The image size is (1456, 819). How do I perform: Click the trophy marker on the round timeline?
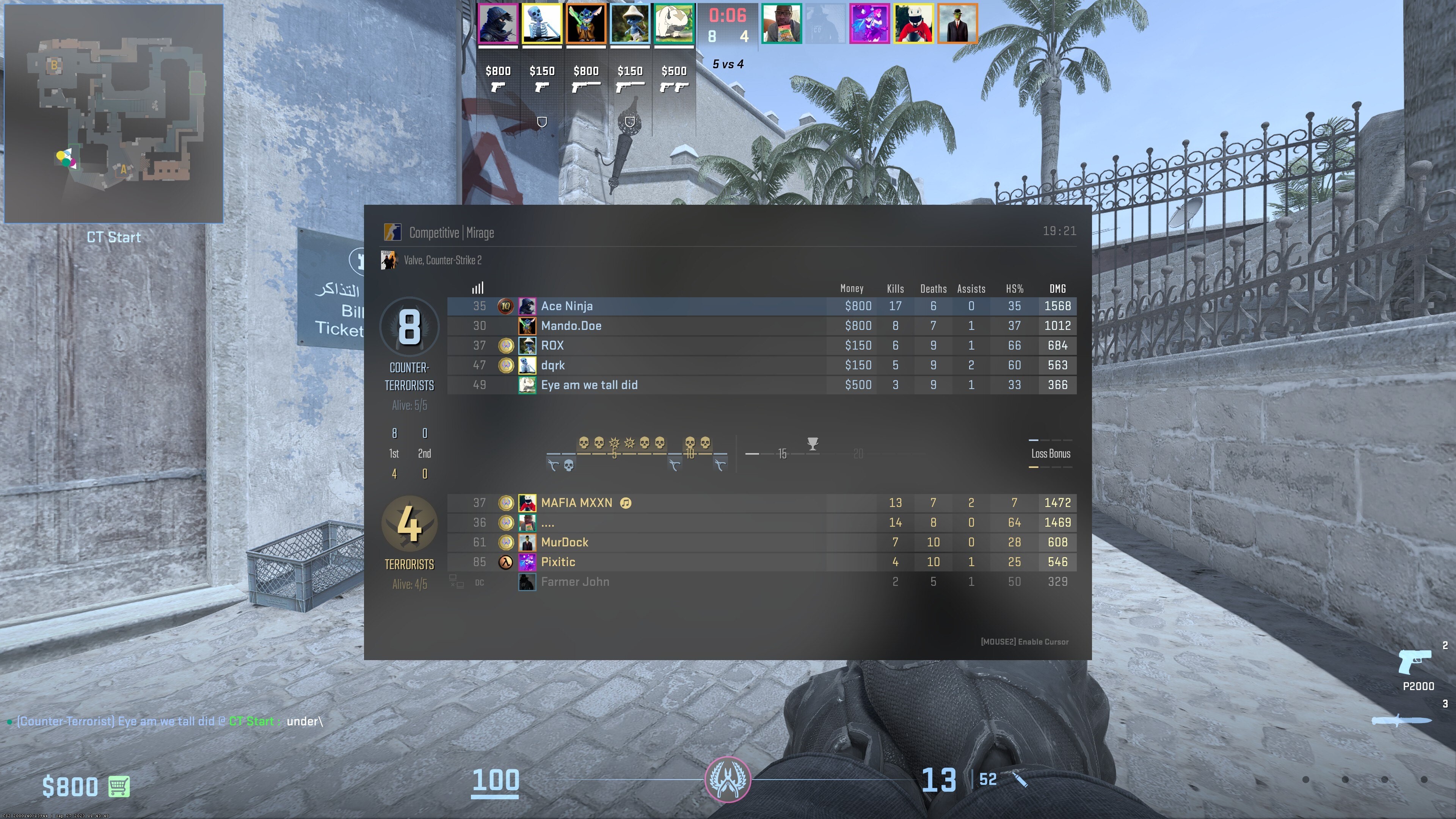tap(812, 444)
